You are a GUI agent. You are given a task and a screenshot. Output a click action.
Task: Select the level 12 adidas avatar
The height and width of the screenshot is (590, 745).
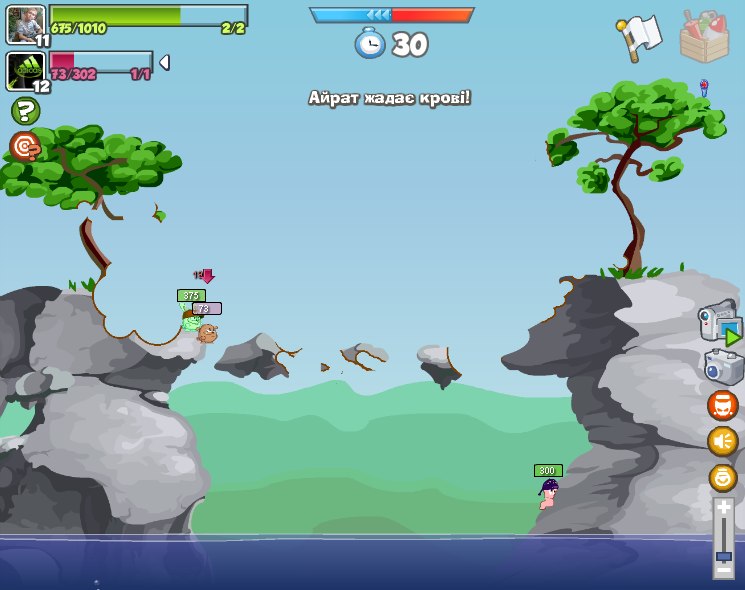click(x=24, y=70)
